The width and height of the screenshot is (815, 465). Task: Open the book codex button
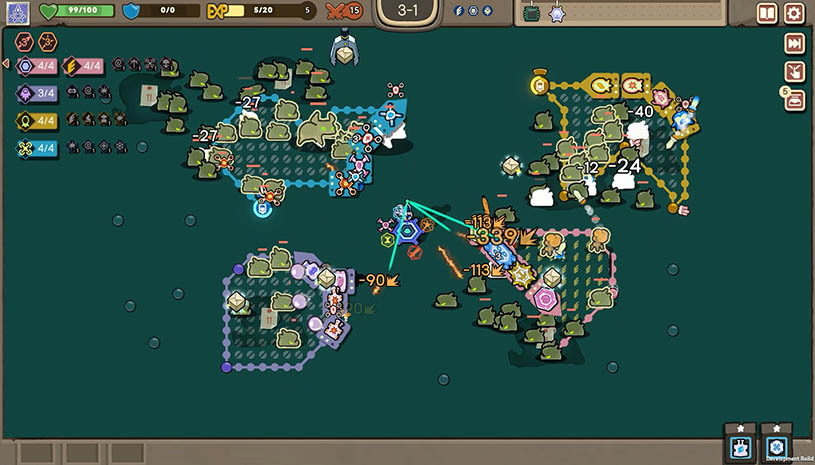767,13
